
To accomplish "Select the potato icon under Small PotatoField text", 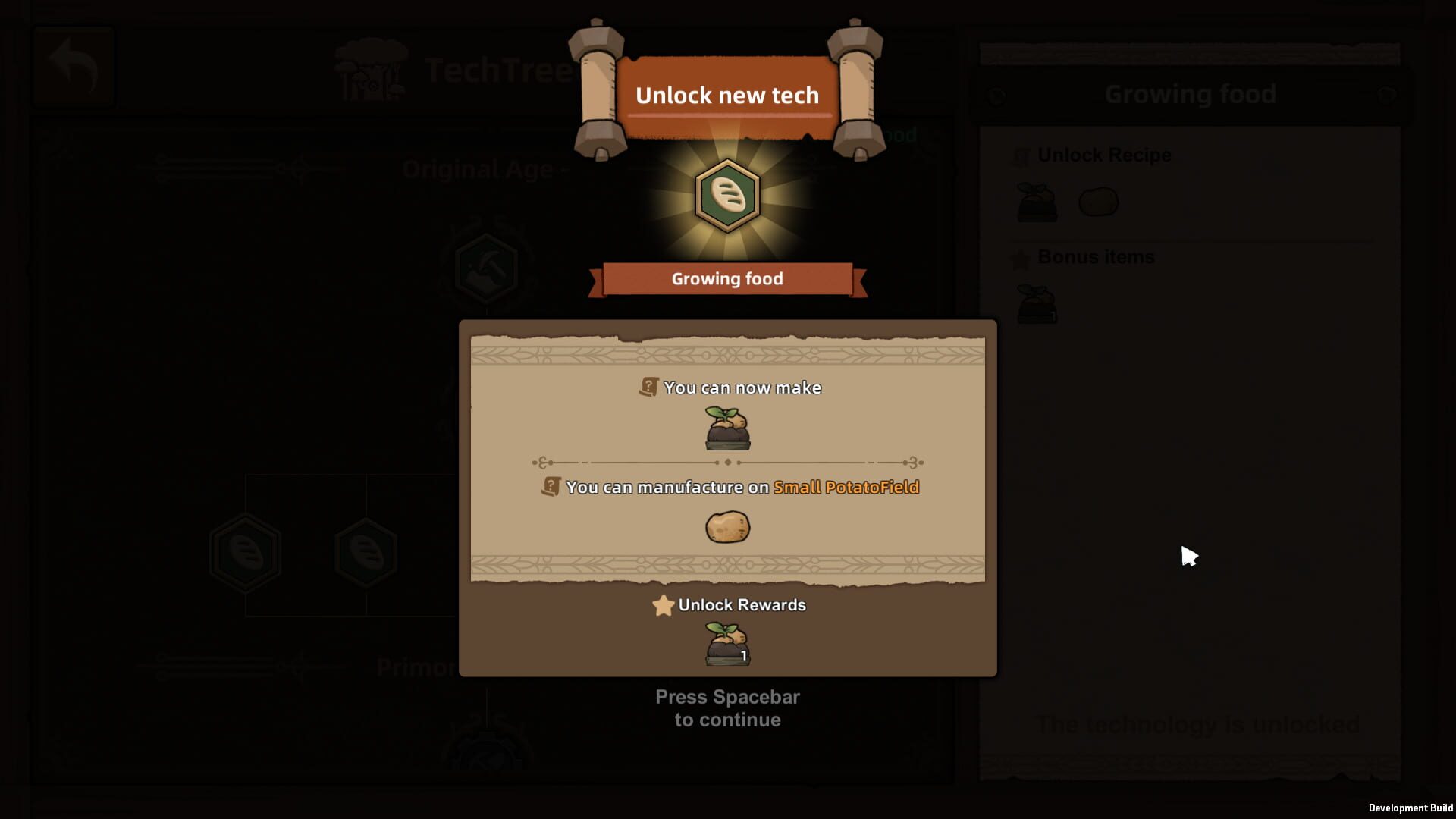I will (728, 526).
